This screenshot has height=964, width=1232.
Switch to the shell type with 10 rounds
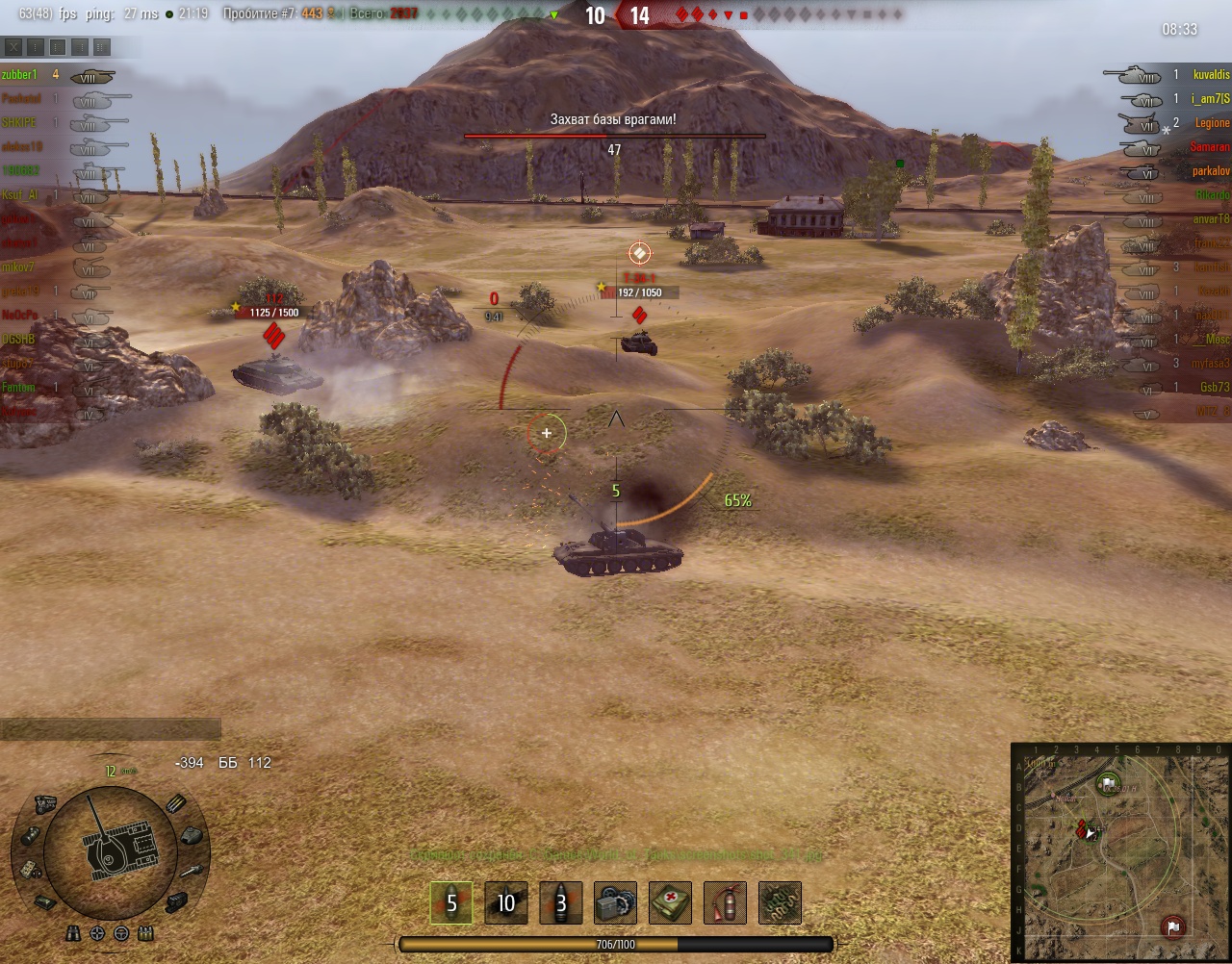[506, 902]
